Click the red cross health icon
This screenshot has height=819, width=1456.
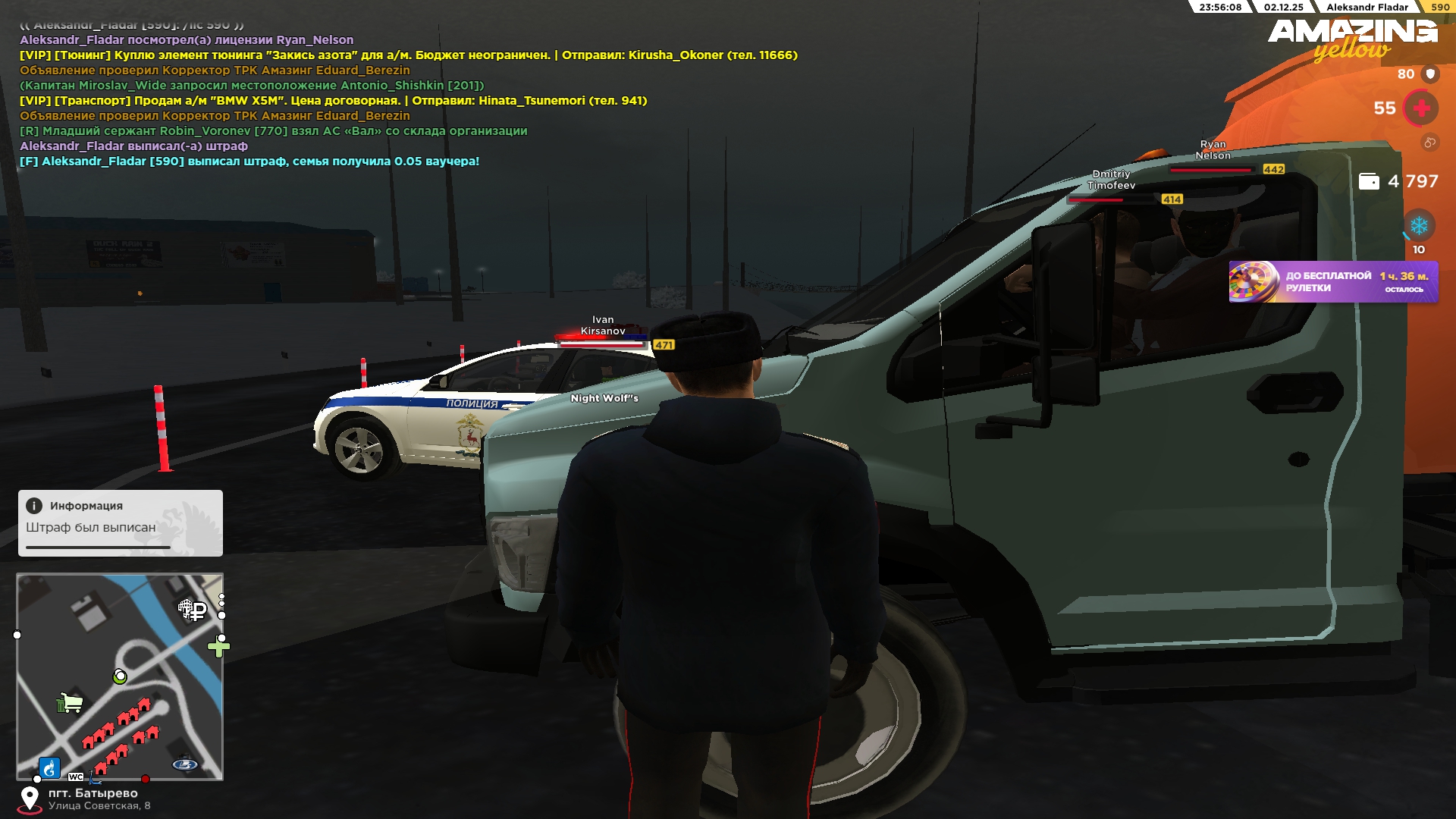pos(1421,108)
